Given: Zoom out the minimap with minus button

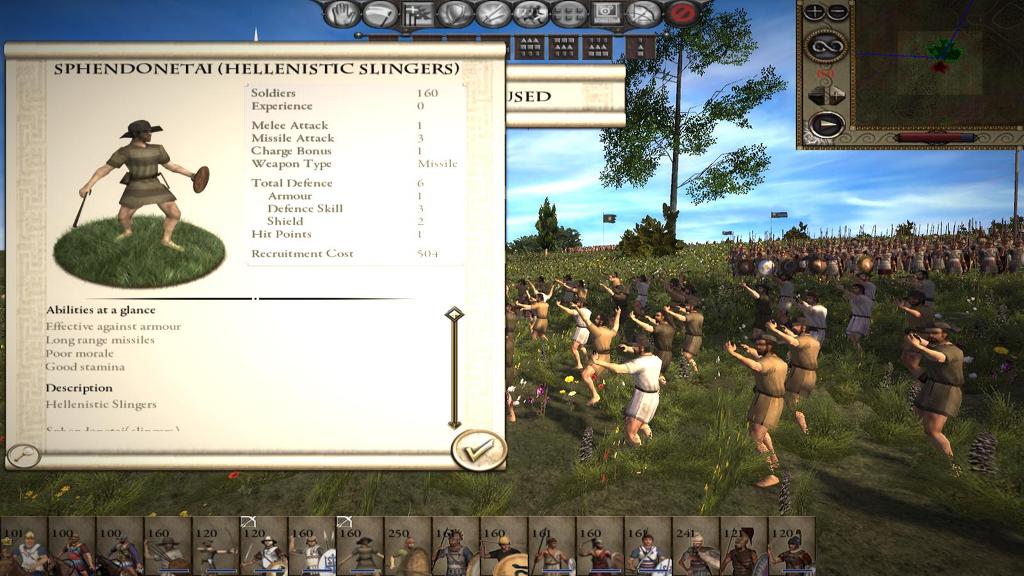Looking at the screenshot, I should tap(837, 12).
